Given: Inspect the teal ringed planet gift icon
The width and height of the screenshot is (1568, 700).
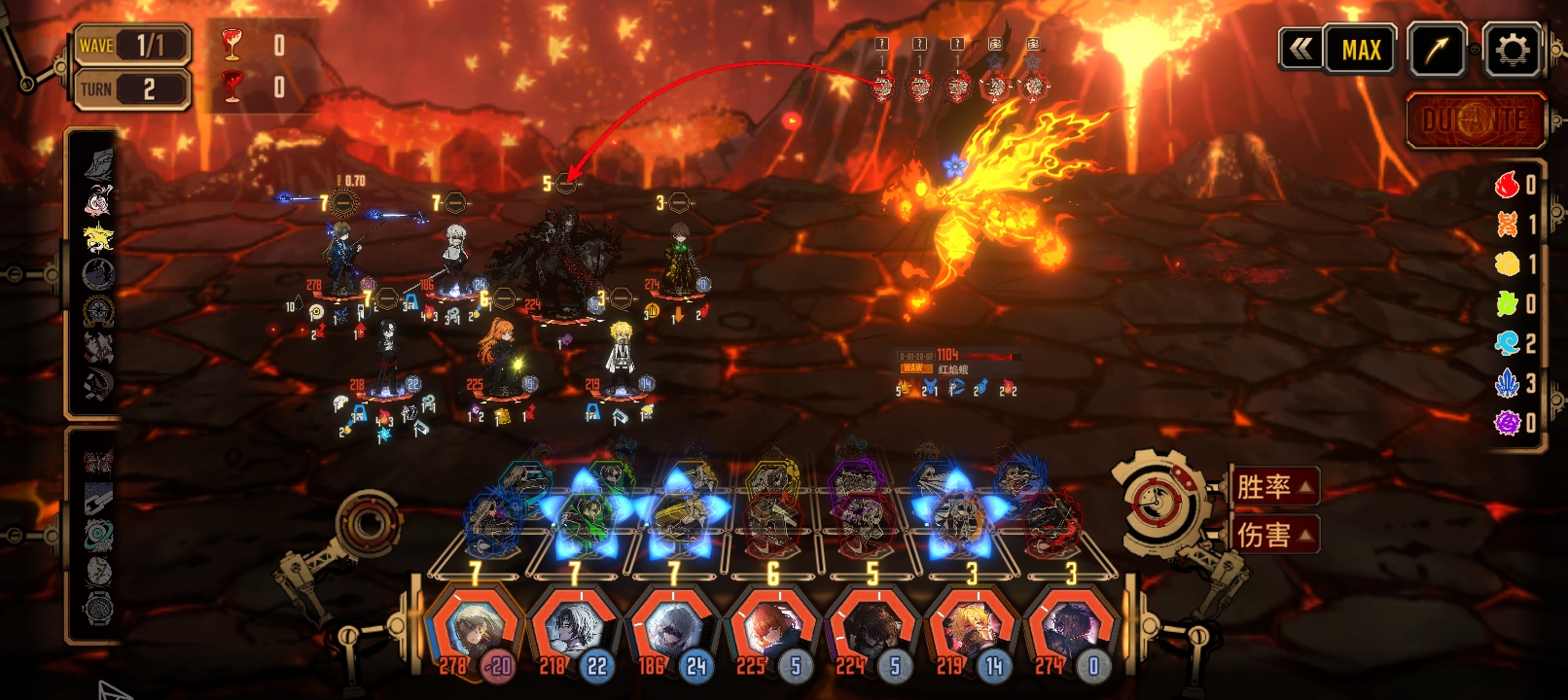Looking at the screenshot, I should [x=98, y=534].
